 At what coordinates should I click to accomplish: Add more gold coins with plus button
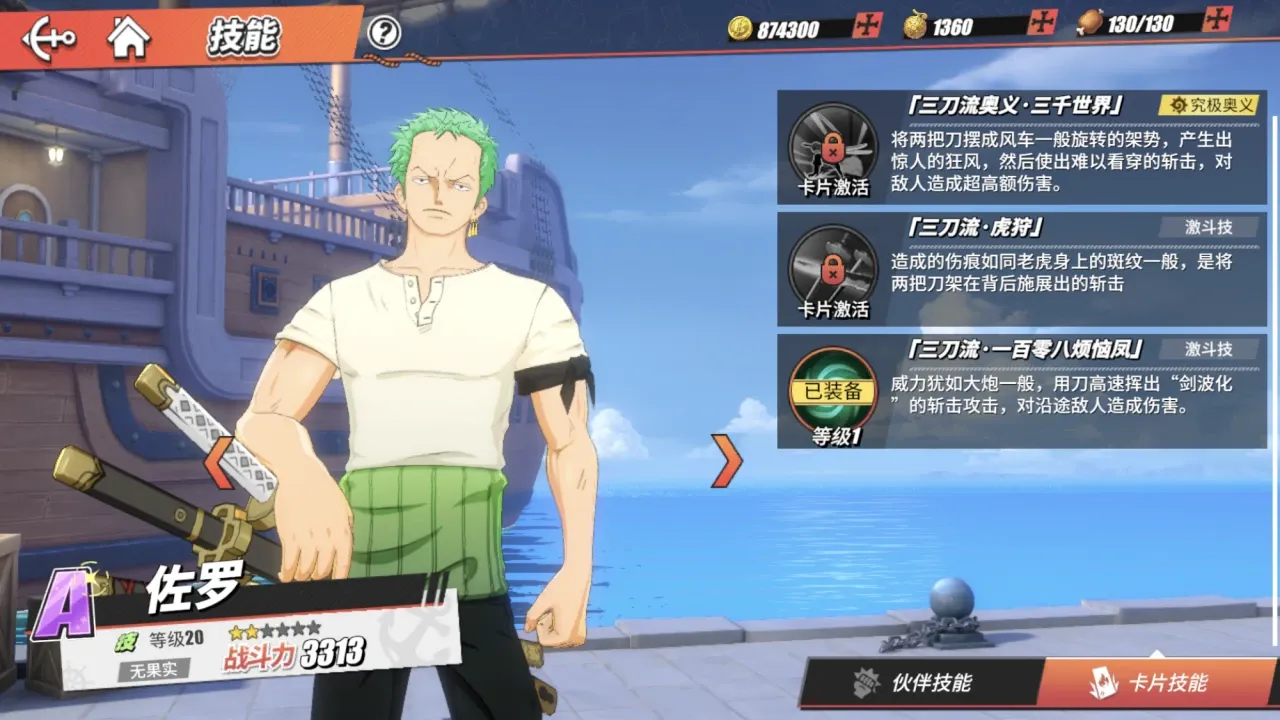867,25
